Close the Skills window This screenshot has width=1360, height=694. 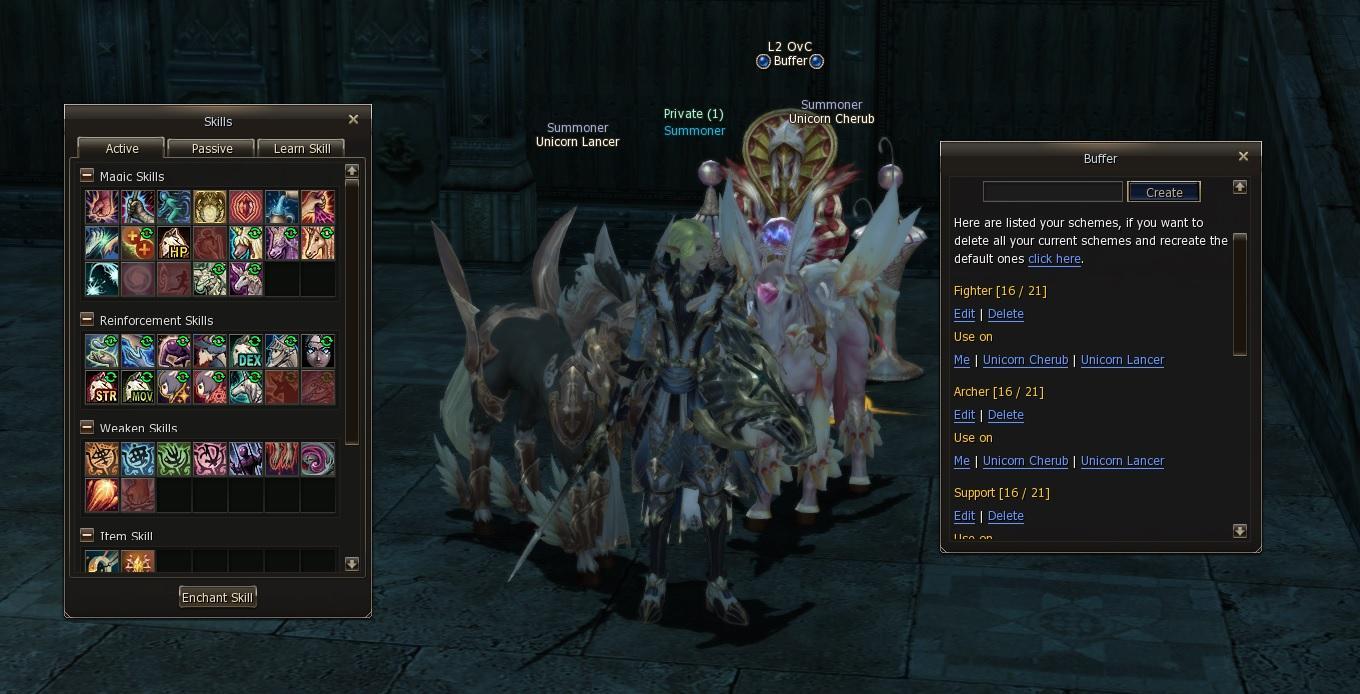(x=353, y=120)
